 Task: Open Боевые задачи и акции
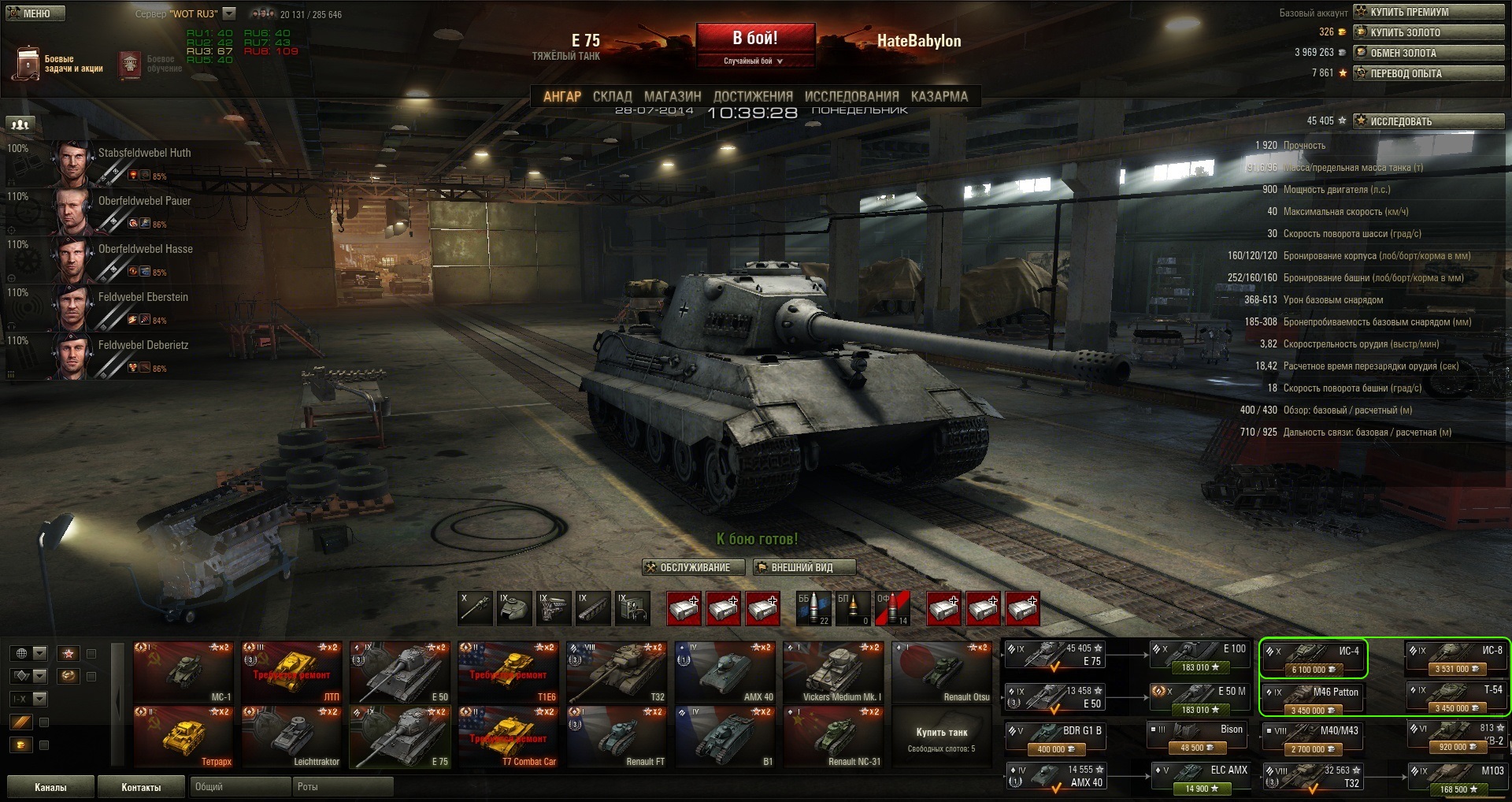coord(58,63)
